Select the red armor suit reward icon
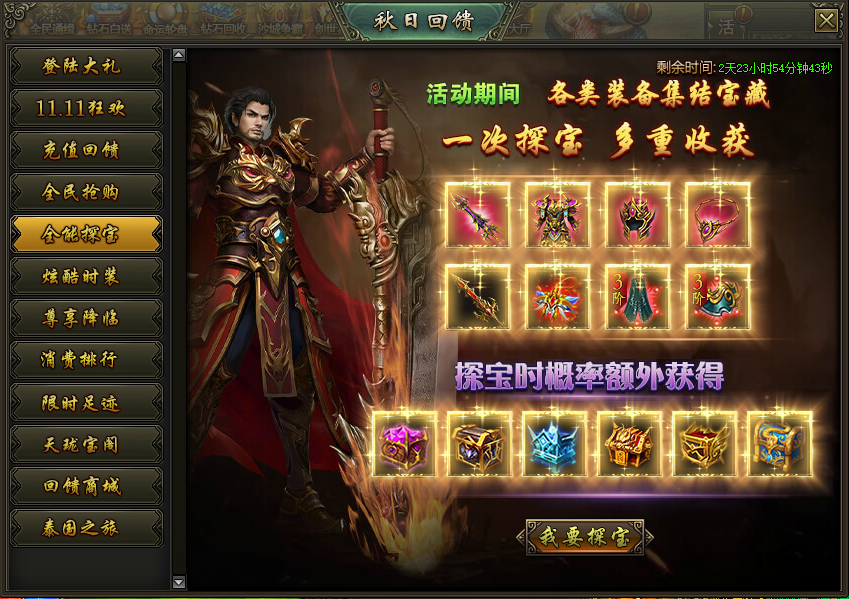This screenshot has height=599, width=849. coord(558,215)
